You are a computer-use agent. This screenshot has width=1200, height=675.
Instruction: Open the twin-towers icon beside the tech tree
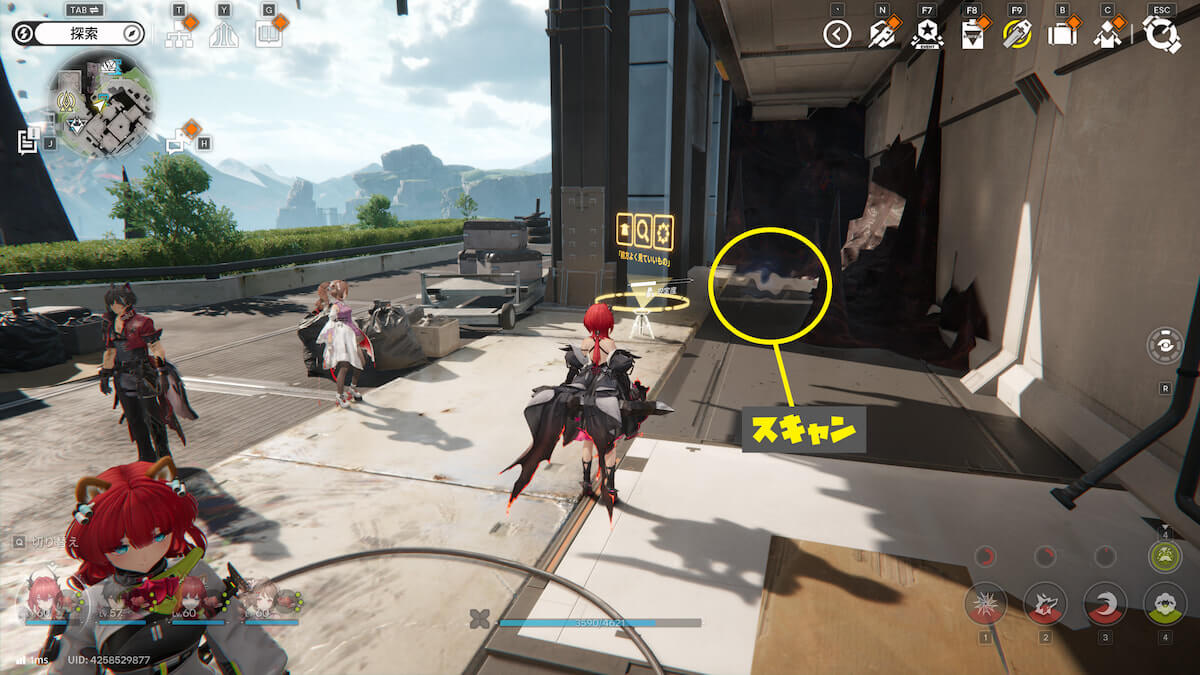(224, 35)
